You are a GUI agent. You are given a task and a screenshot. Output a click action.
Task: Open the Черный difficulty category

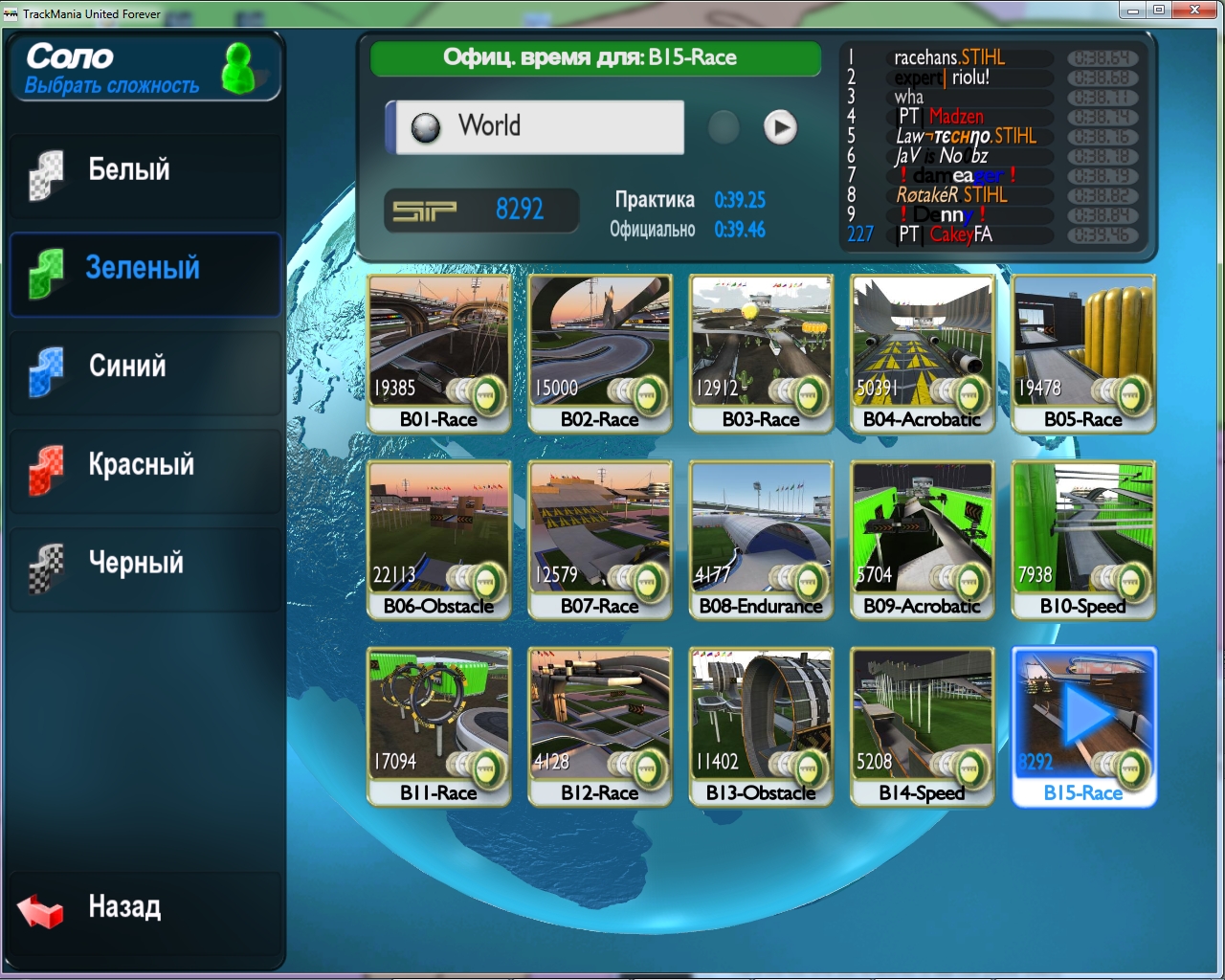[x=145, y=565]
